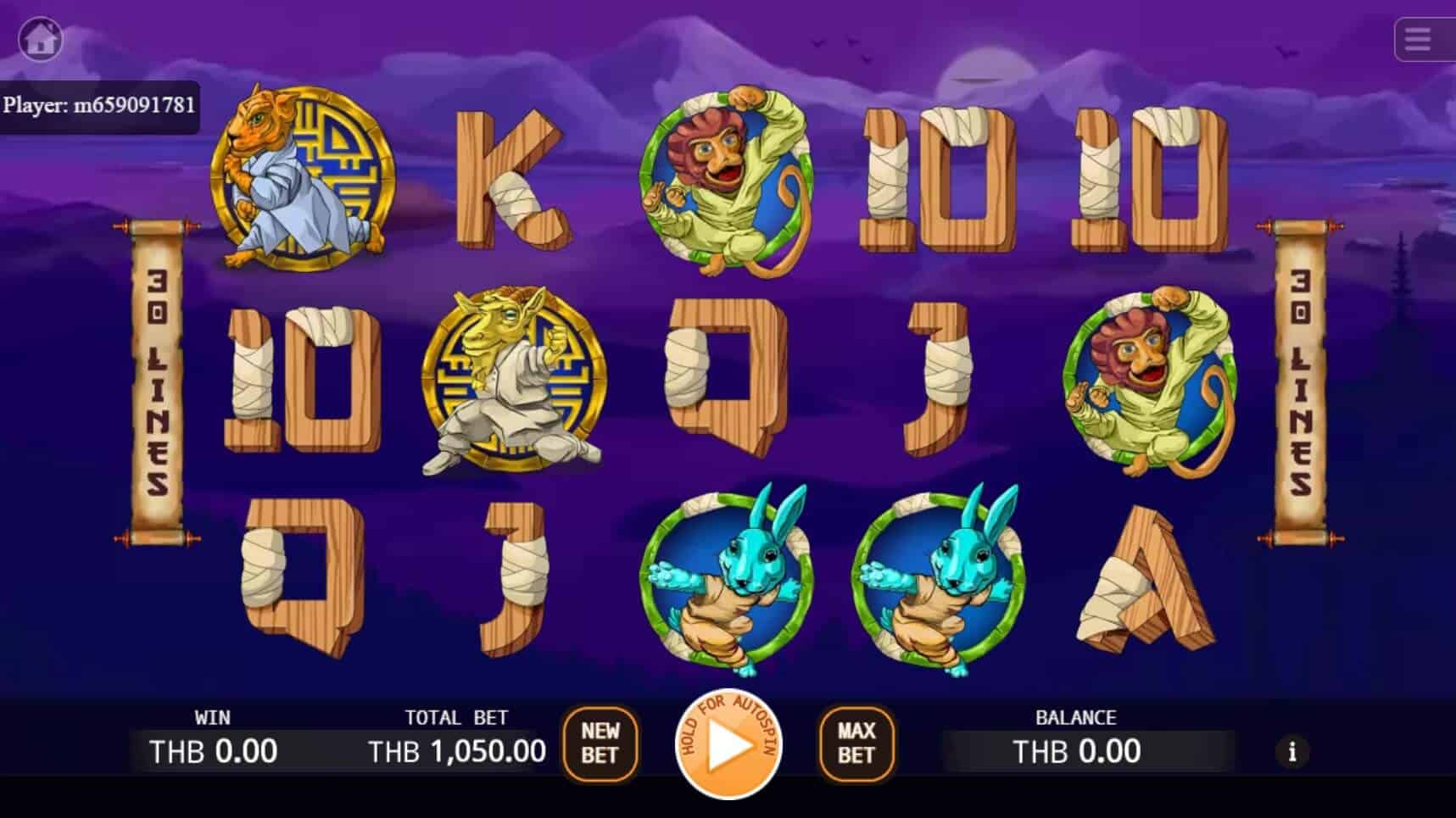
Task: Open the home screen with the house icon
Action: coord(39,38)
